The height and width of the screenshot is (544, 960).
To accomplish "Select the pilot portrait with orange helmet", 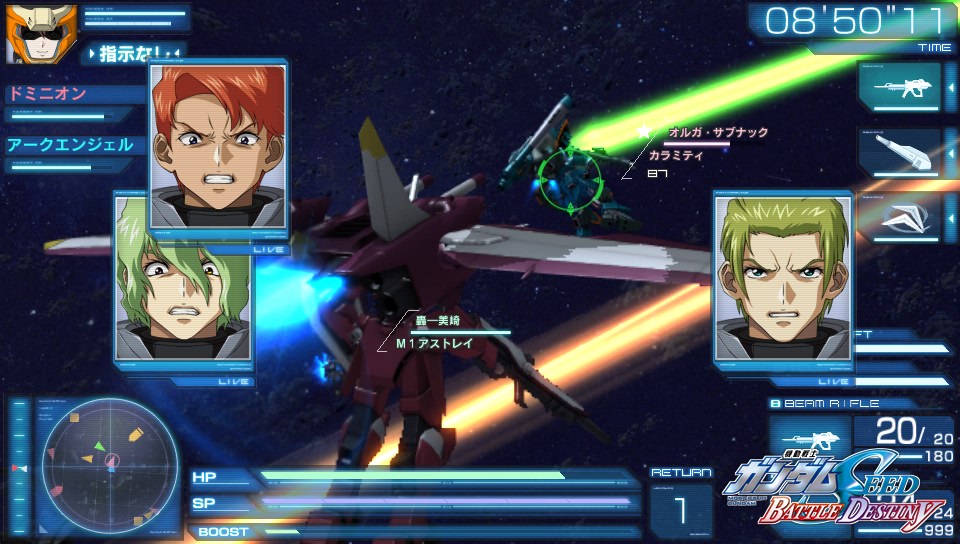I will click(28, 32).
